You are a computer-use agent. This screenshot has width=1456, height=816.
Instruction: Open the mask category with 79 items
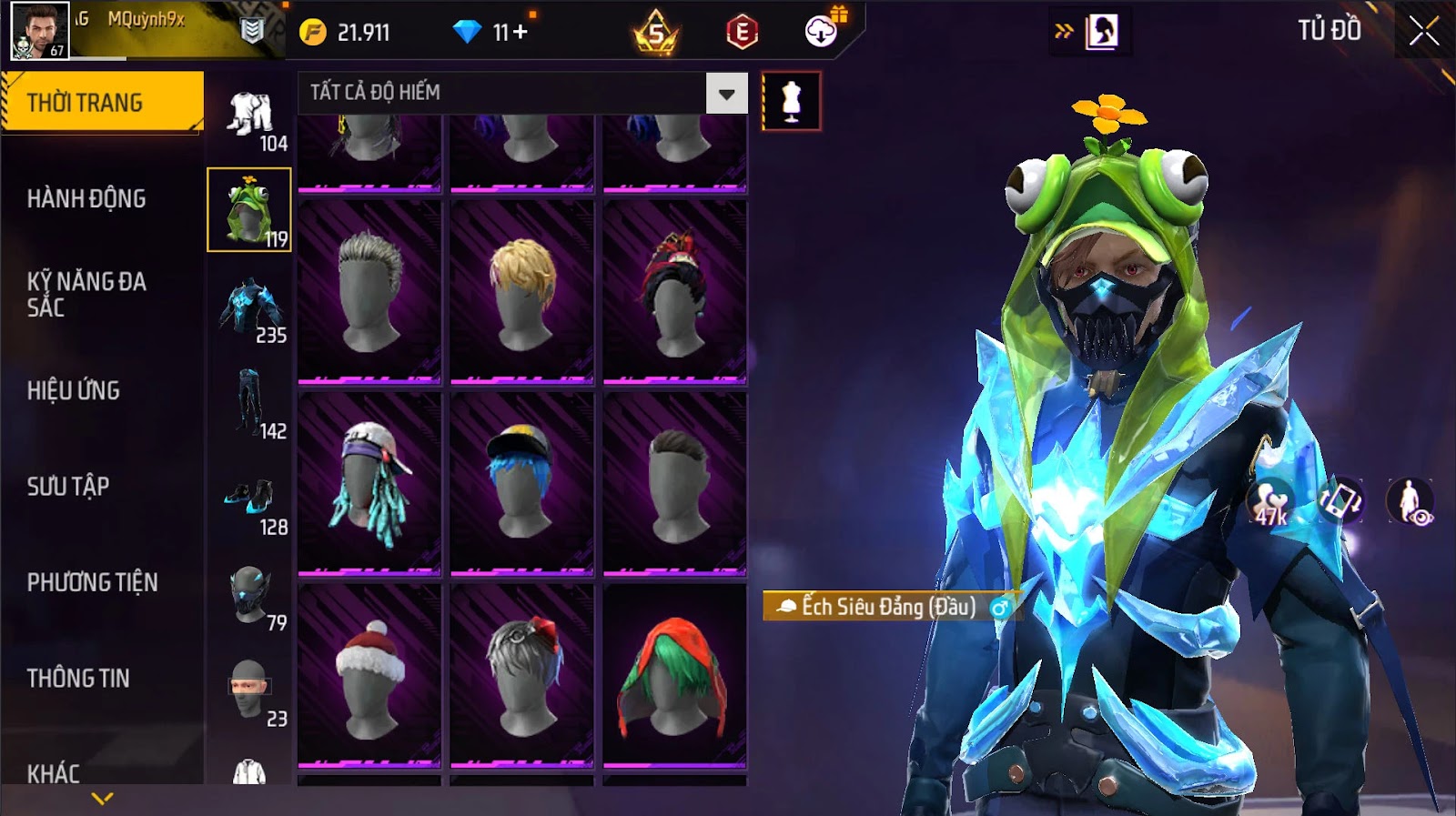[x=248, y=597]
